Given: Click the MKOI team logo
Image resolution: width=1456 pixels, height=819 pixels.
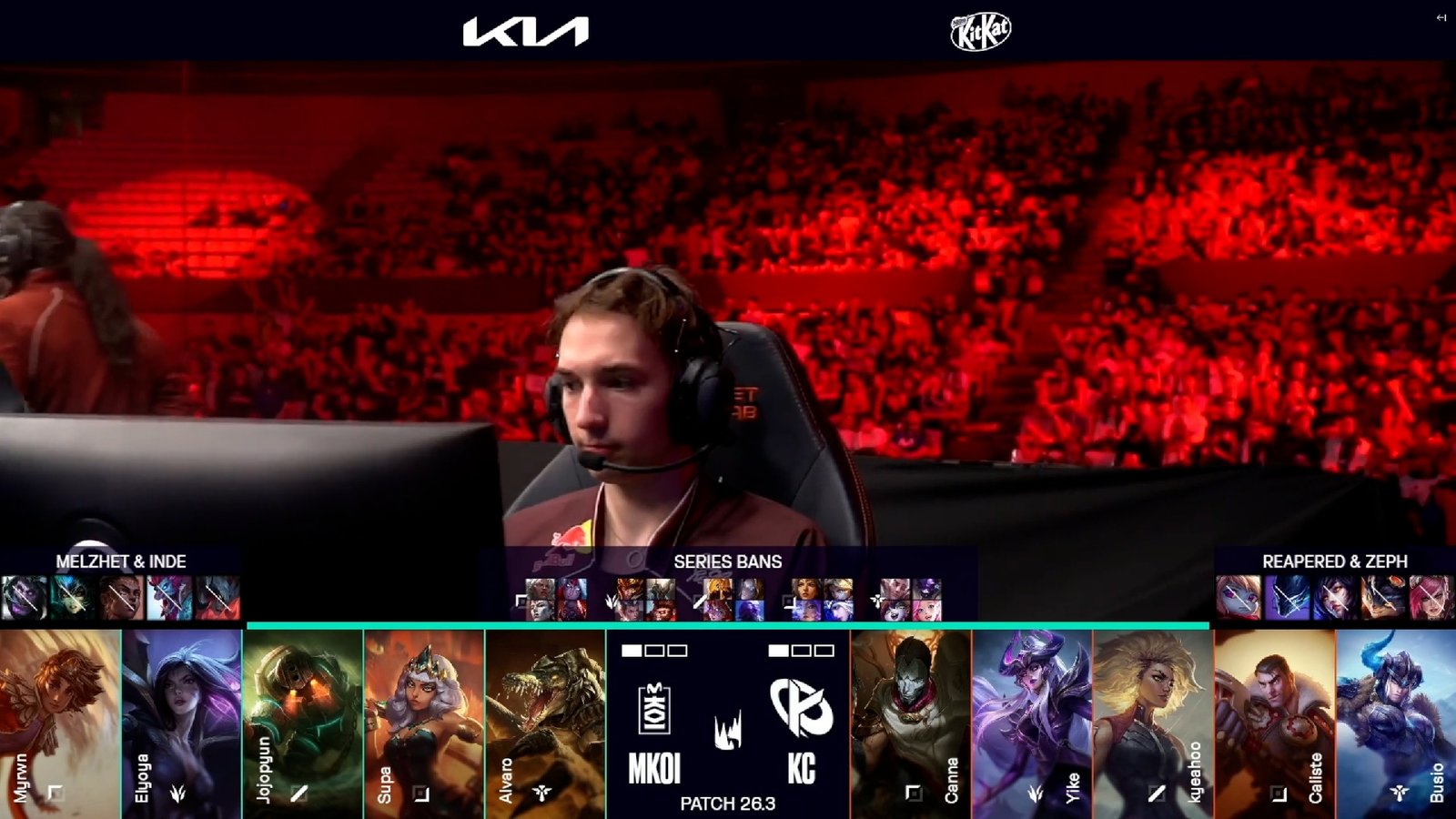Looking at the screenshot, I should pos(654,710).
